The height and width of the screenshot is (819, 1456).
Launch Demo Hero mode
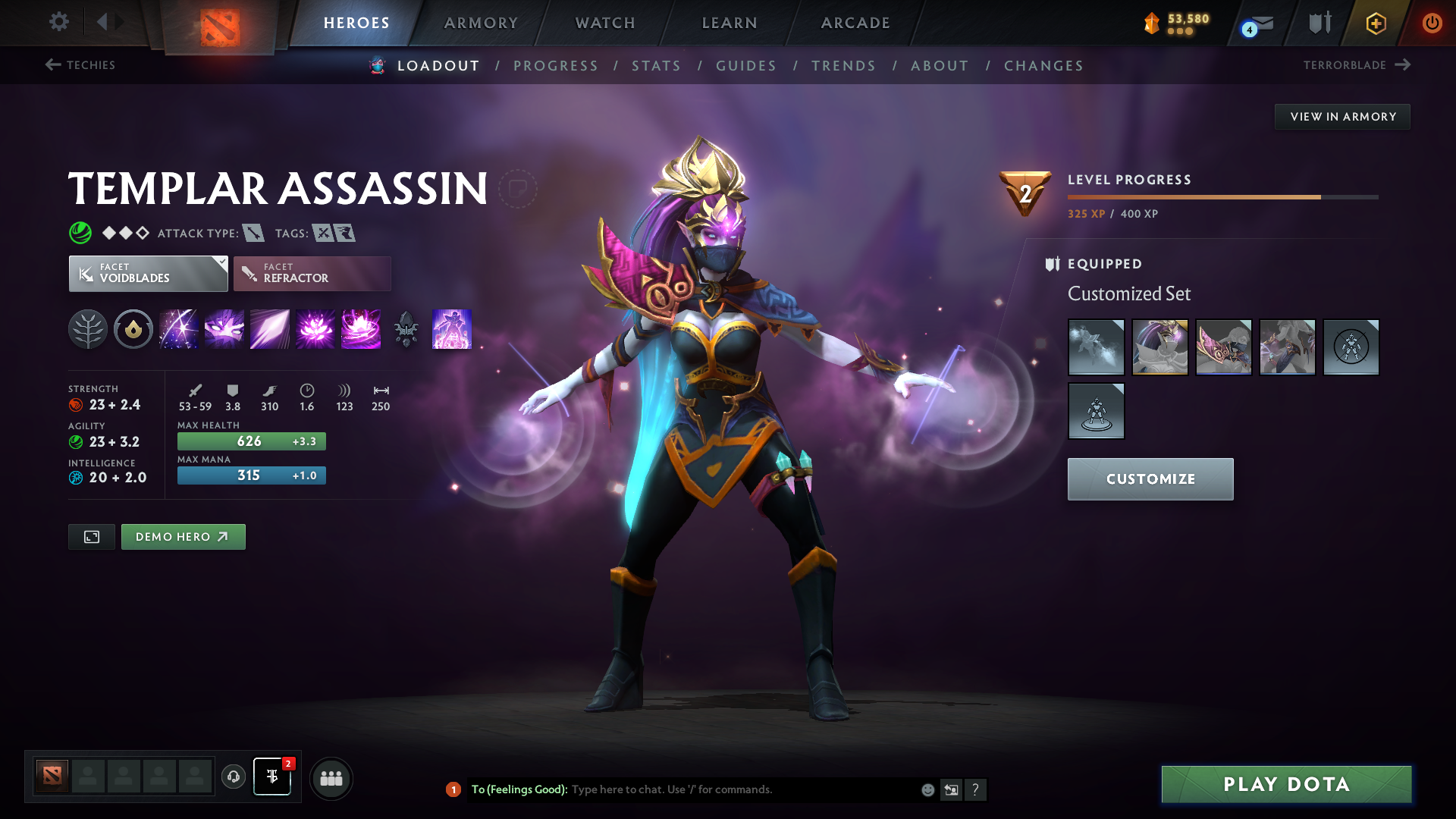tap(183, 537)
